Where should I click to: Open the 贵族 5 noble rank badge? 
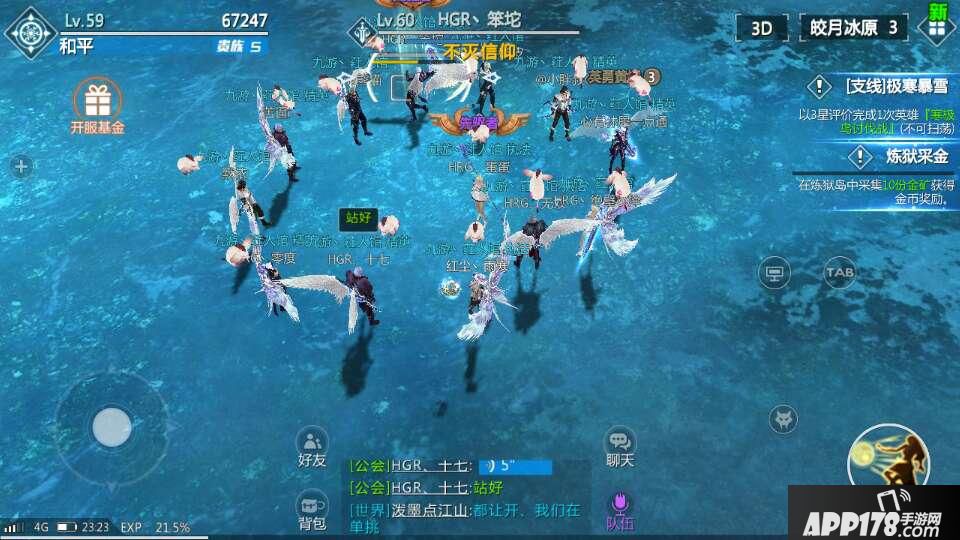[x=239, y=46]
